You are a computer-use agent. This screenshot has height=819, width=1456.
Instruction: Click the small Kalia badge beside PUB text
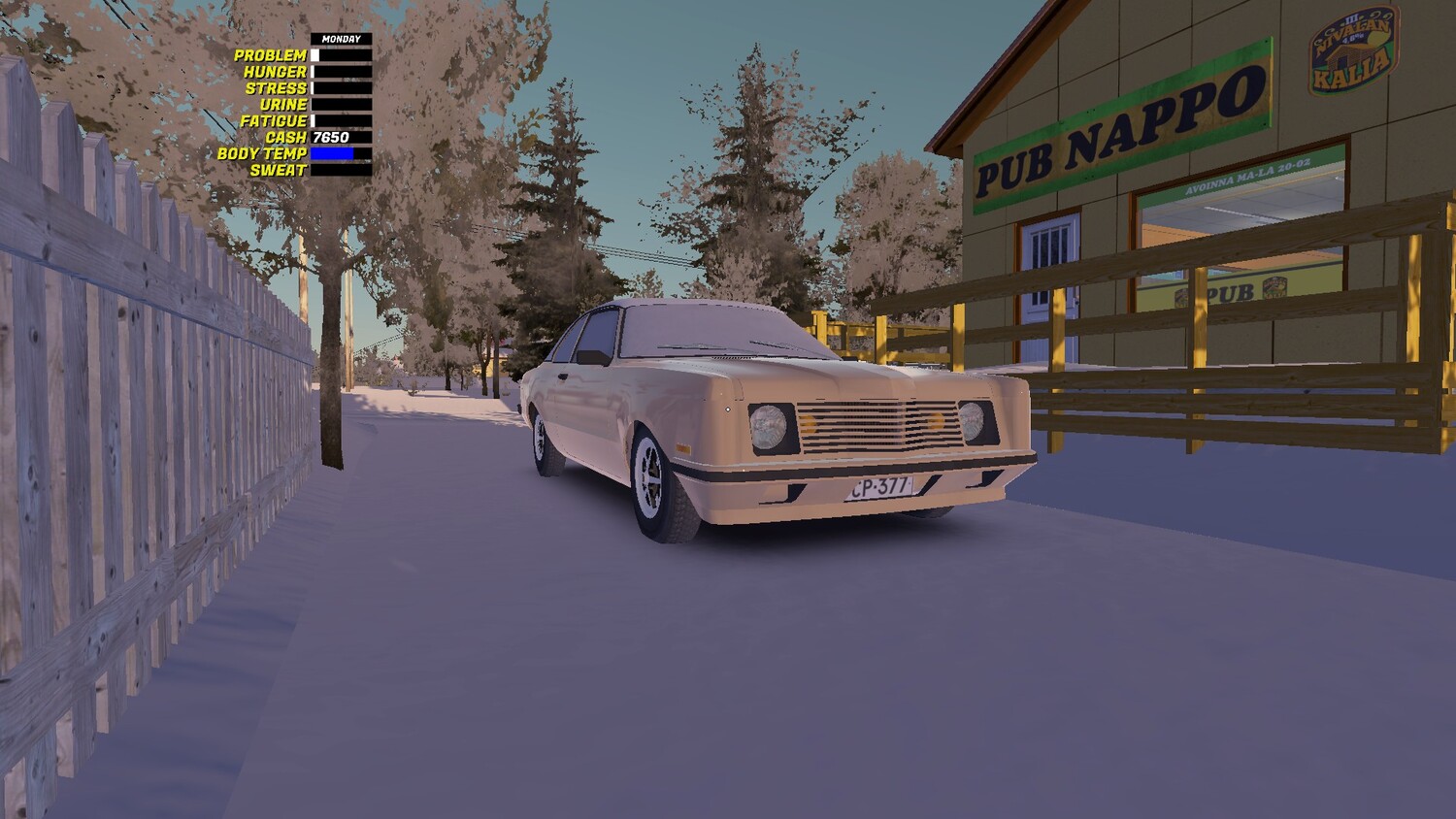(1274, 288)
